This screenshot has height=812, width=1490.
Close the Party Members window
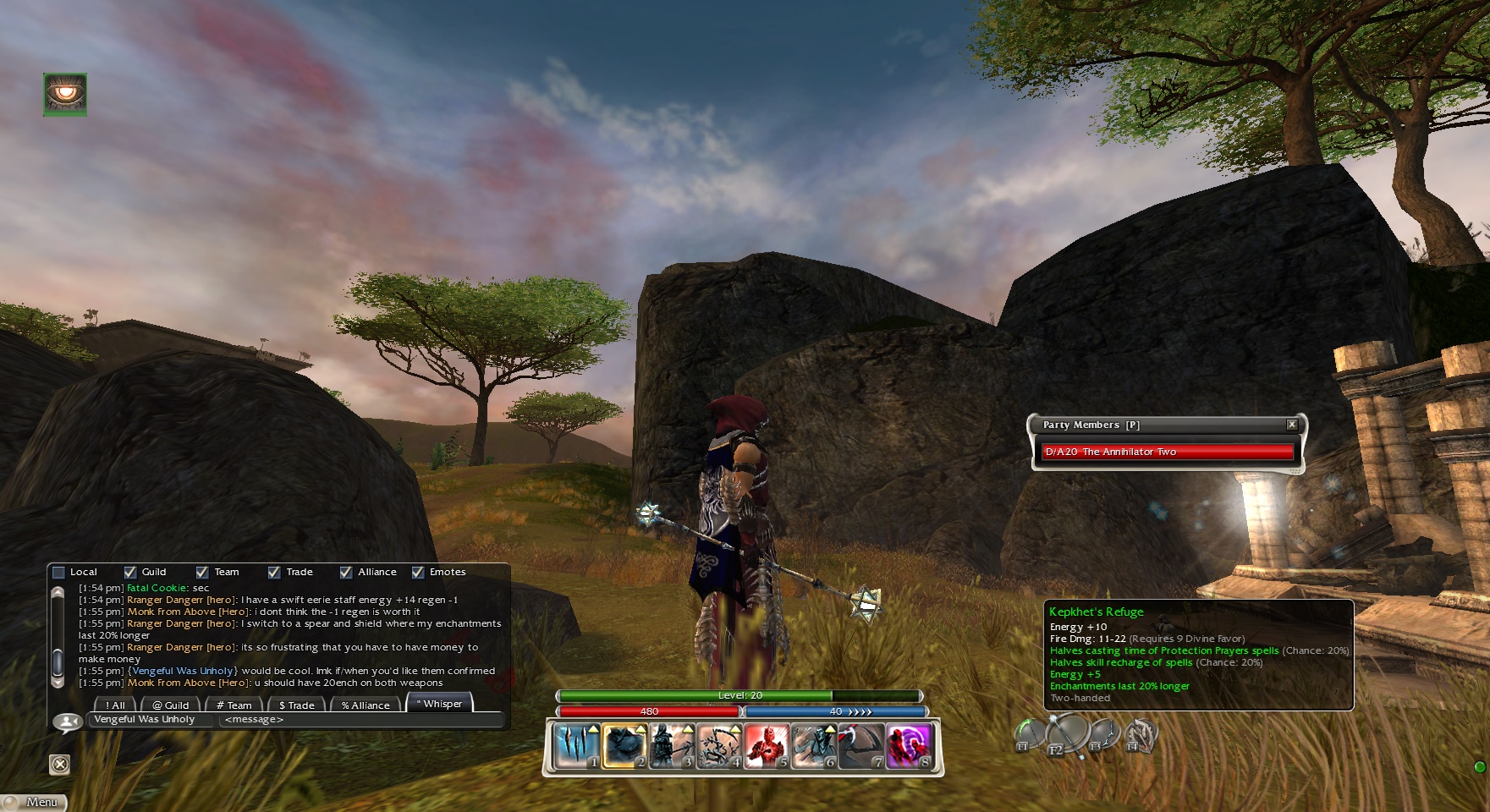[1291, 425]
